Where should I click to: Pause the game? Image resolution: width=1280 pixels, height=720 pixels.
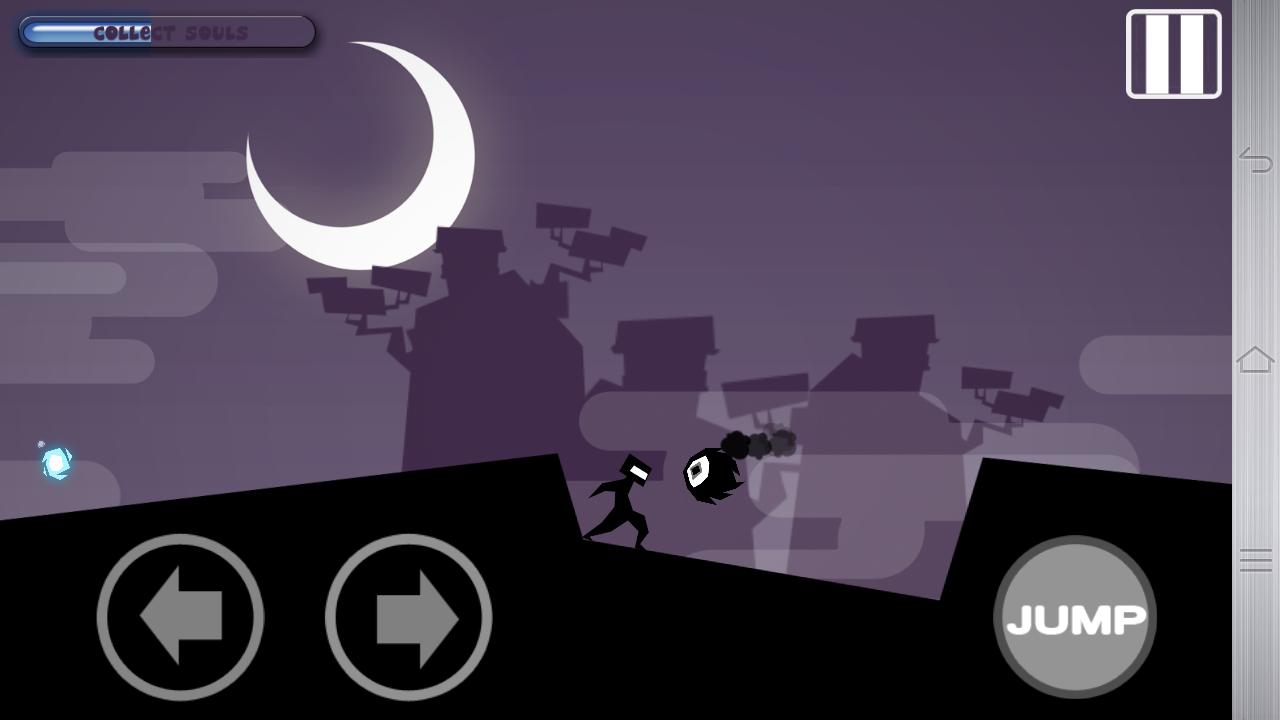point(1172,54)
